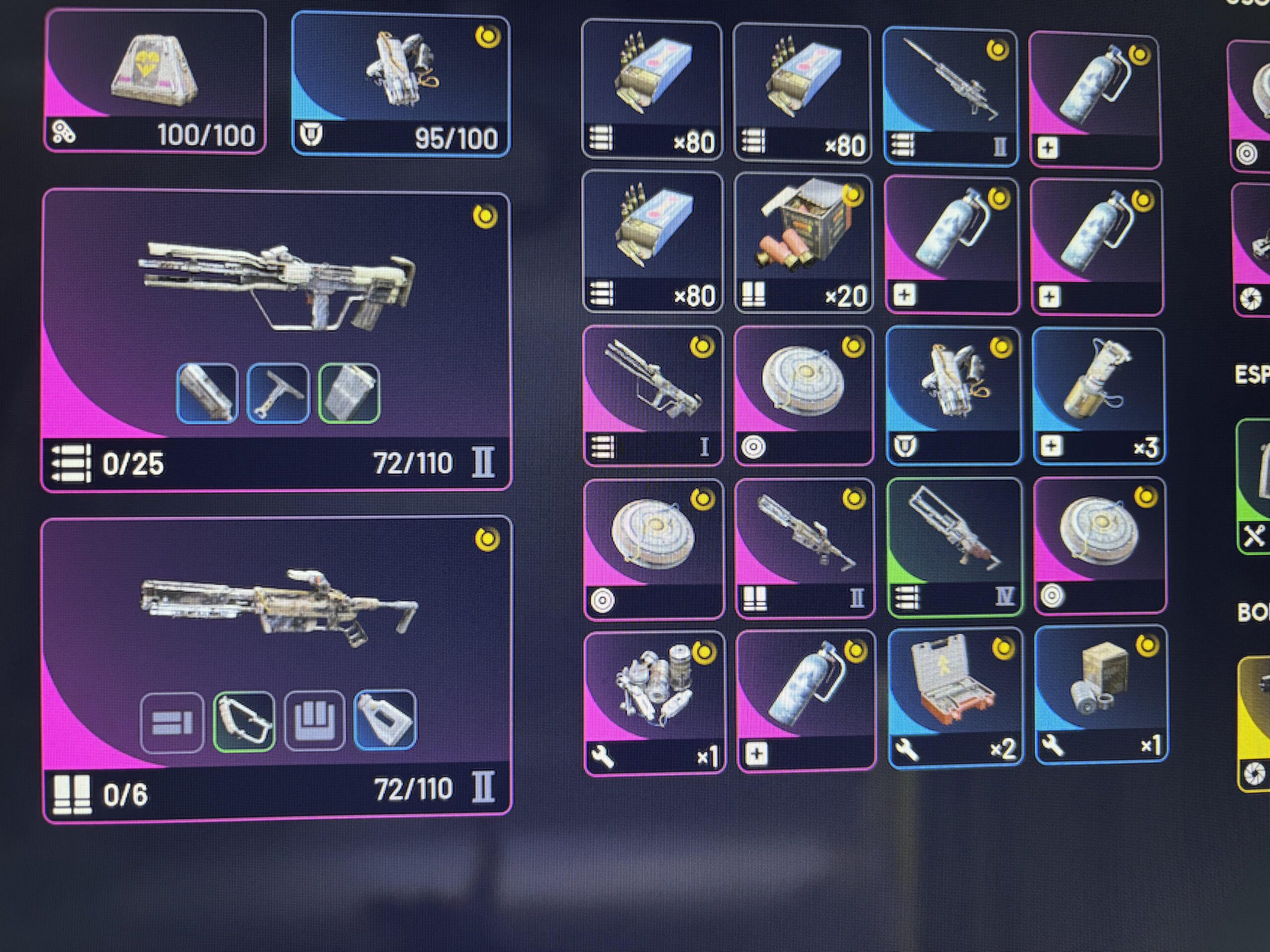This screenshot has width=1270, height=952.
Task: Choose the green-bordered tier IV weapon
Action: (954, 547)
